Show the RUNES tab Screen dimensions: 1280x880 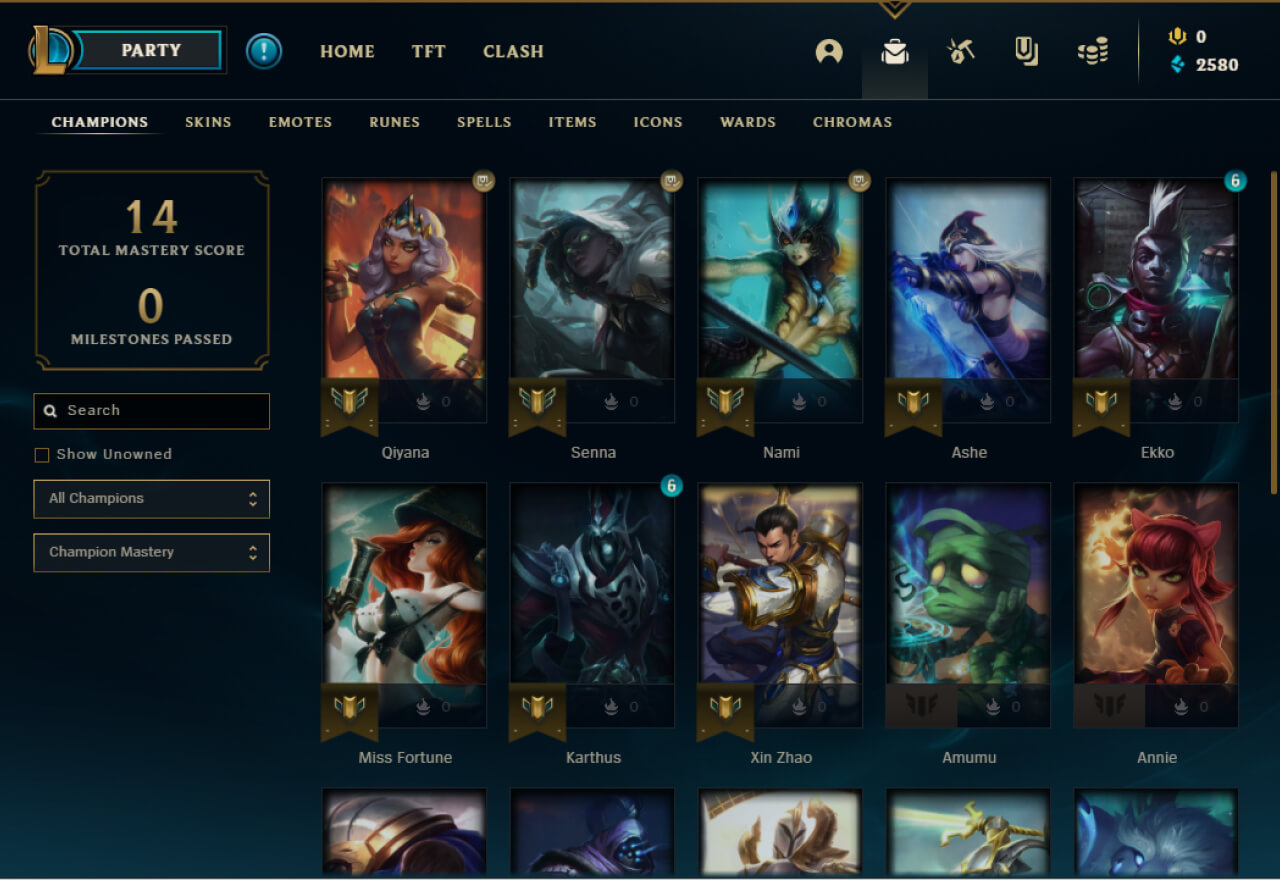394,122
